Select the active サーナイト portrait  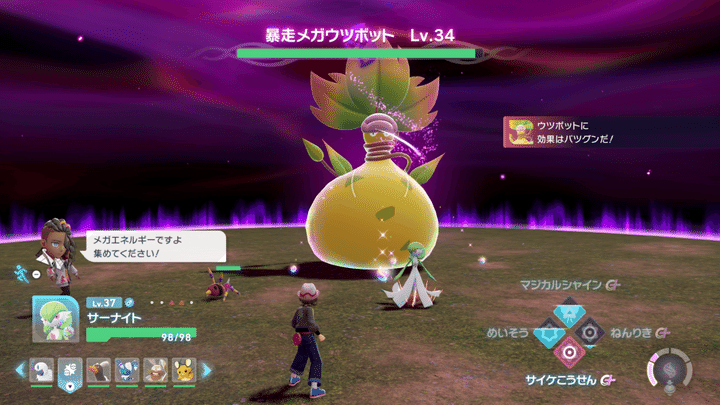pos(56,320)
